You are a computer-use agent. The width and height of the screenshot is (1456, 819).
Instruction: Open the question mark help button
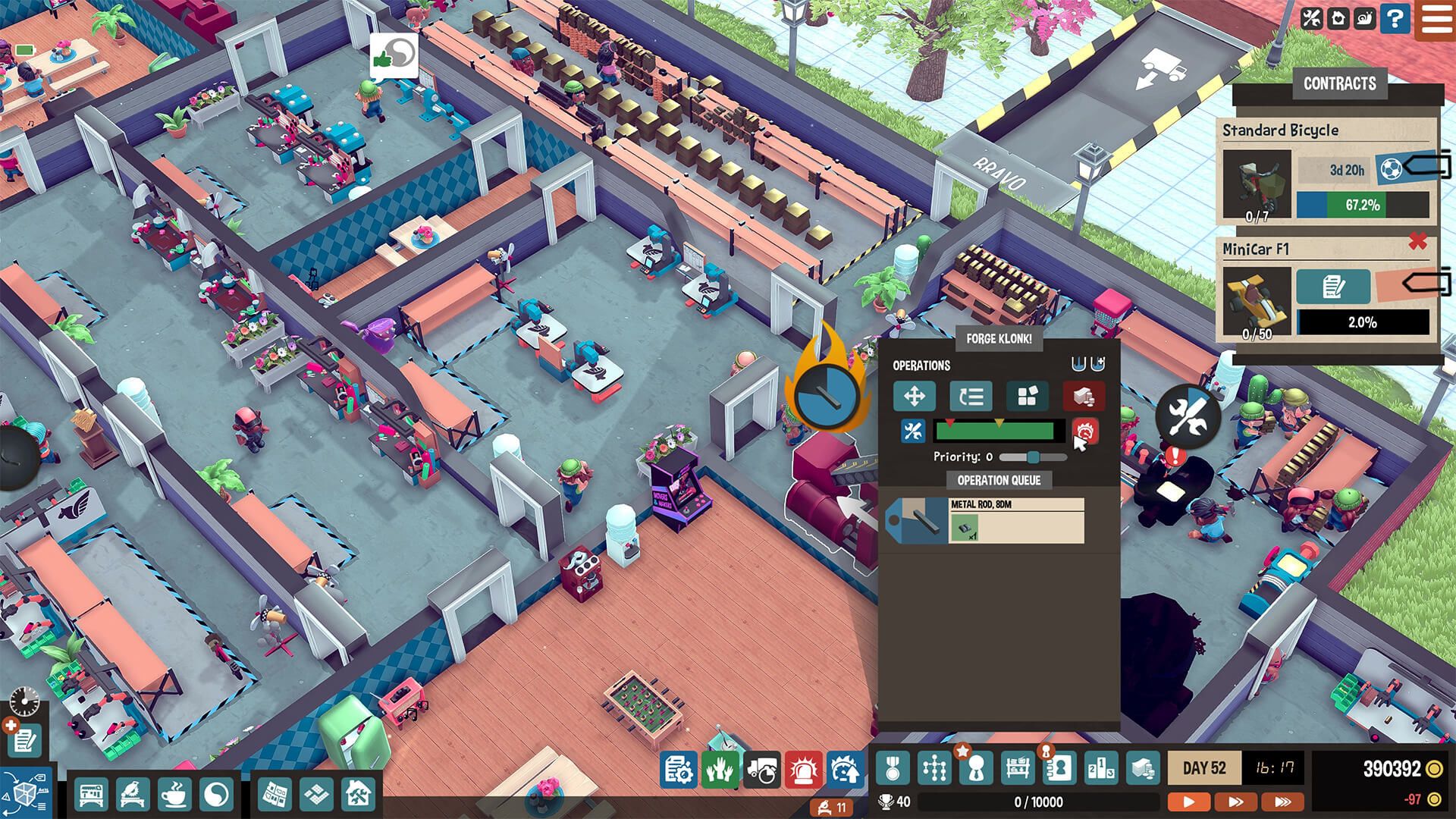click(x=1395, y=18)
